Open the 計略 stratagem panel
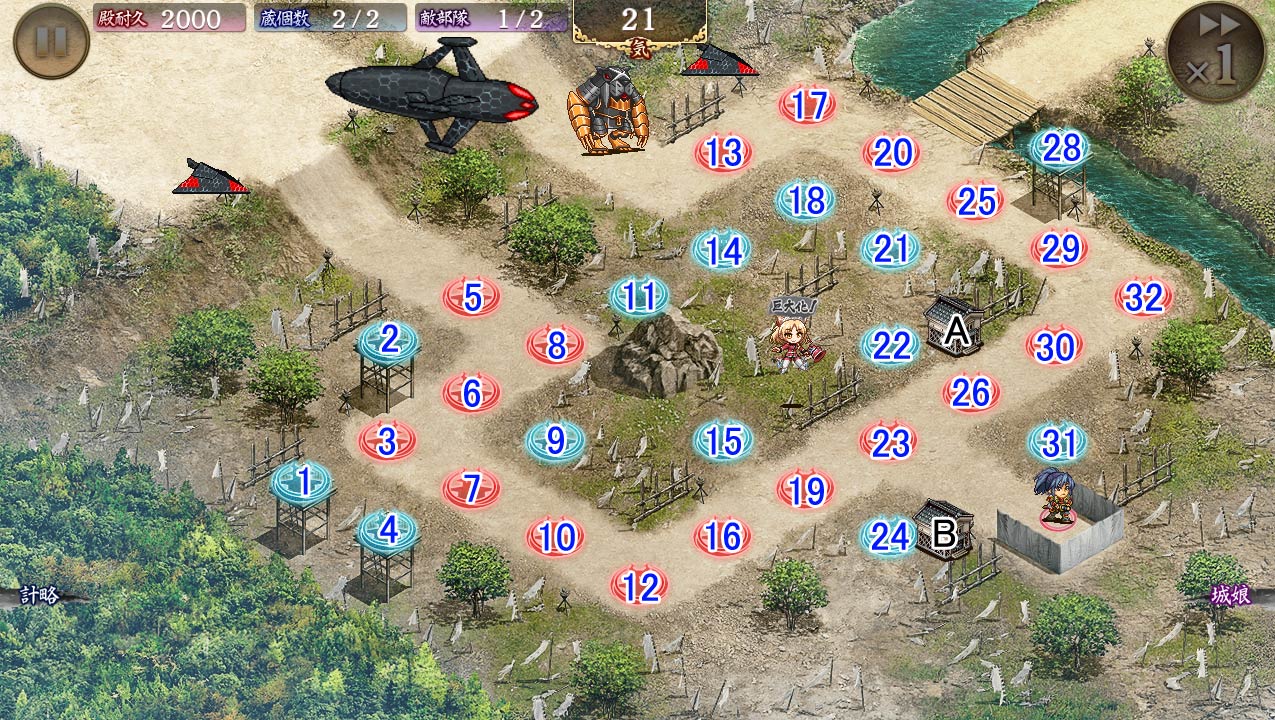The image size is (1275, 720). coord(40,596)
